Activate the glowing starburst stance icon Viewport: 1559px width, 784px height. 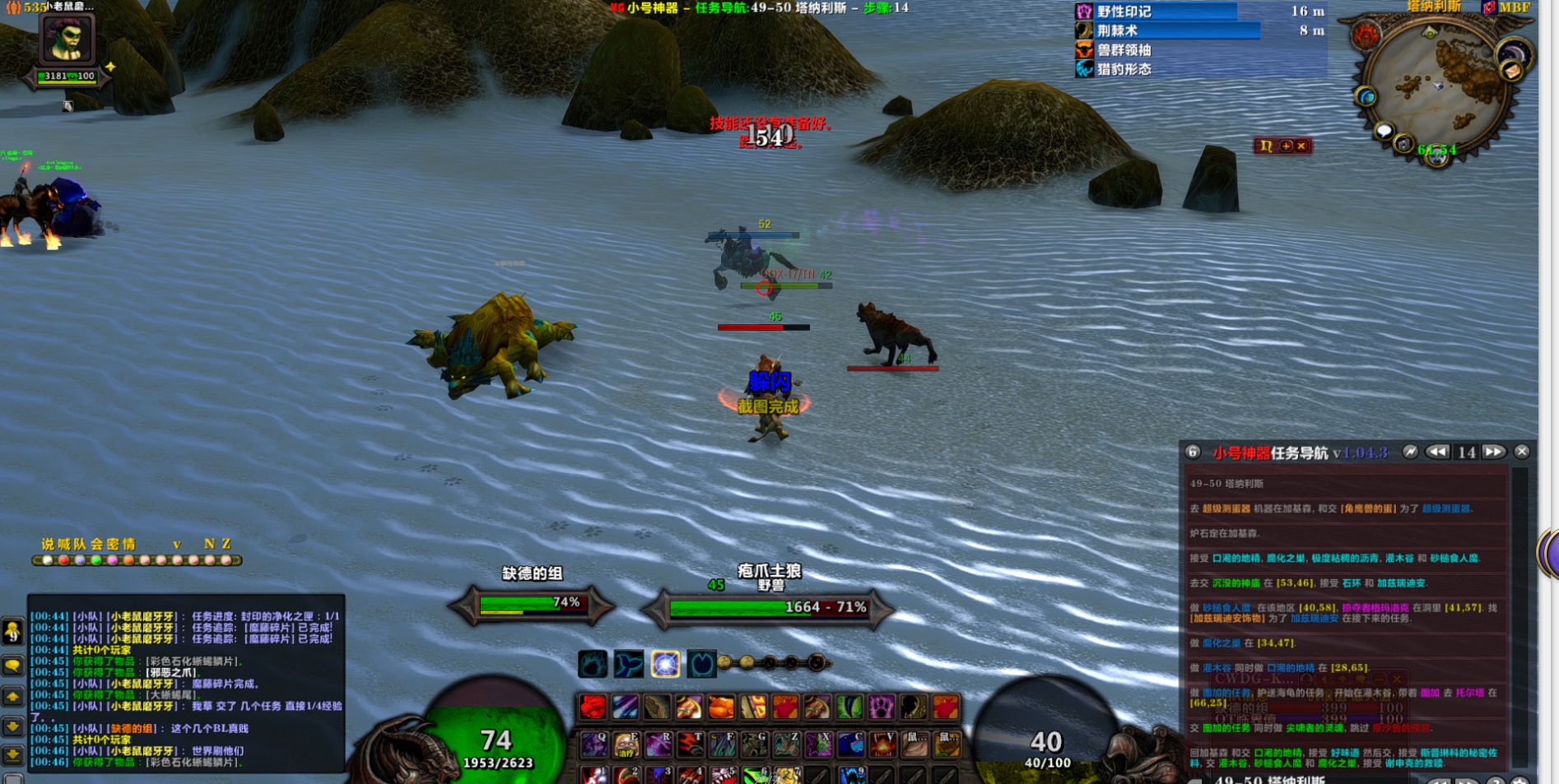point(665,663)
